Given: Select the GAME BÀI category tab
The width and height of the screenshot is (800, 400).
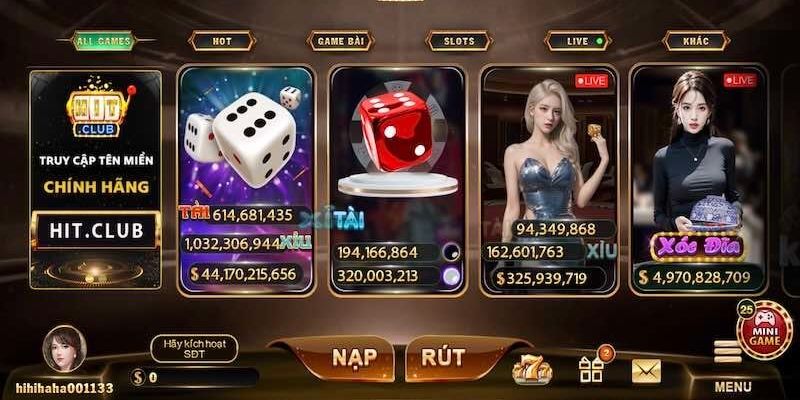Looking at the screenshot, I should point(339,41).
